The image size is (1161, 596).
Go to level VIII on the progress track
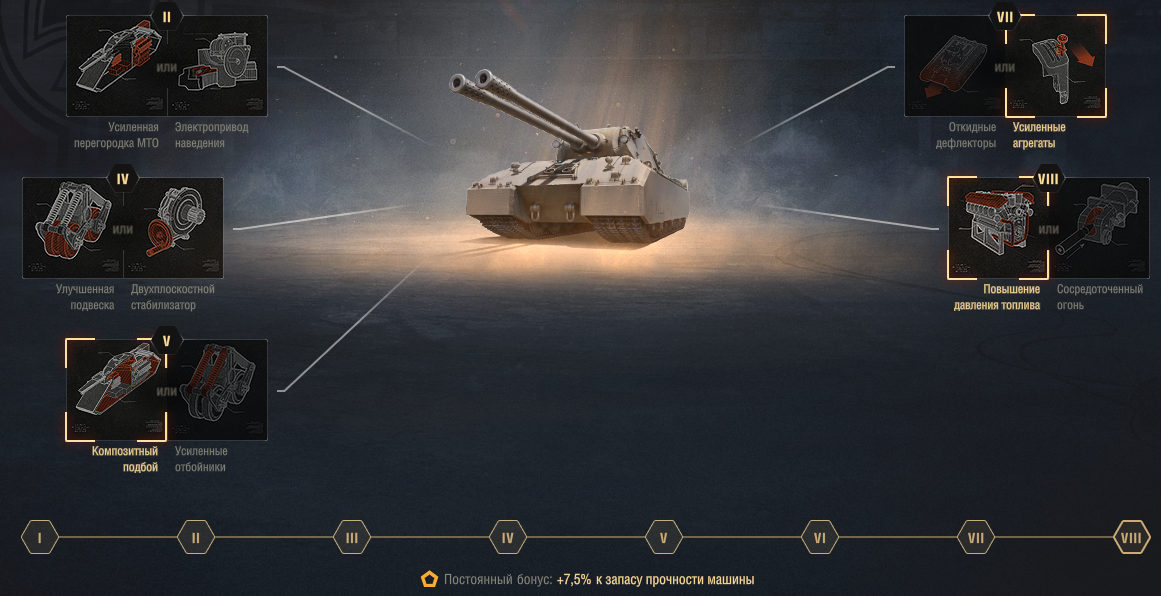pyautogui.click(x=1131, y=538)
